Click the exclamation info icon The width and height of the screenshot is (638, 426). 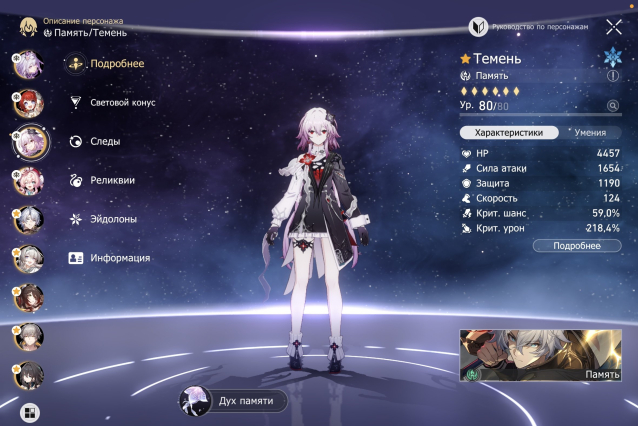point(612,75)
